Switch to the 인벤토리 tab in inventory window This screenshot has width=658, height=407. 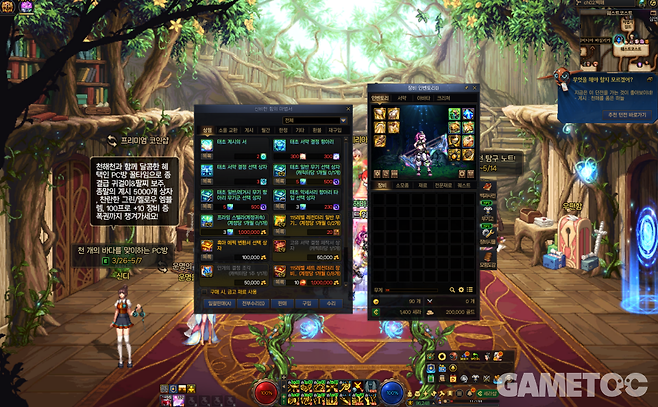[381, 98]
